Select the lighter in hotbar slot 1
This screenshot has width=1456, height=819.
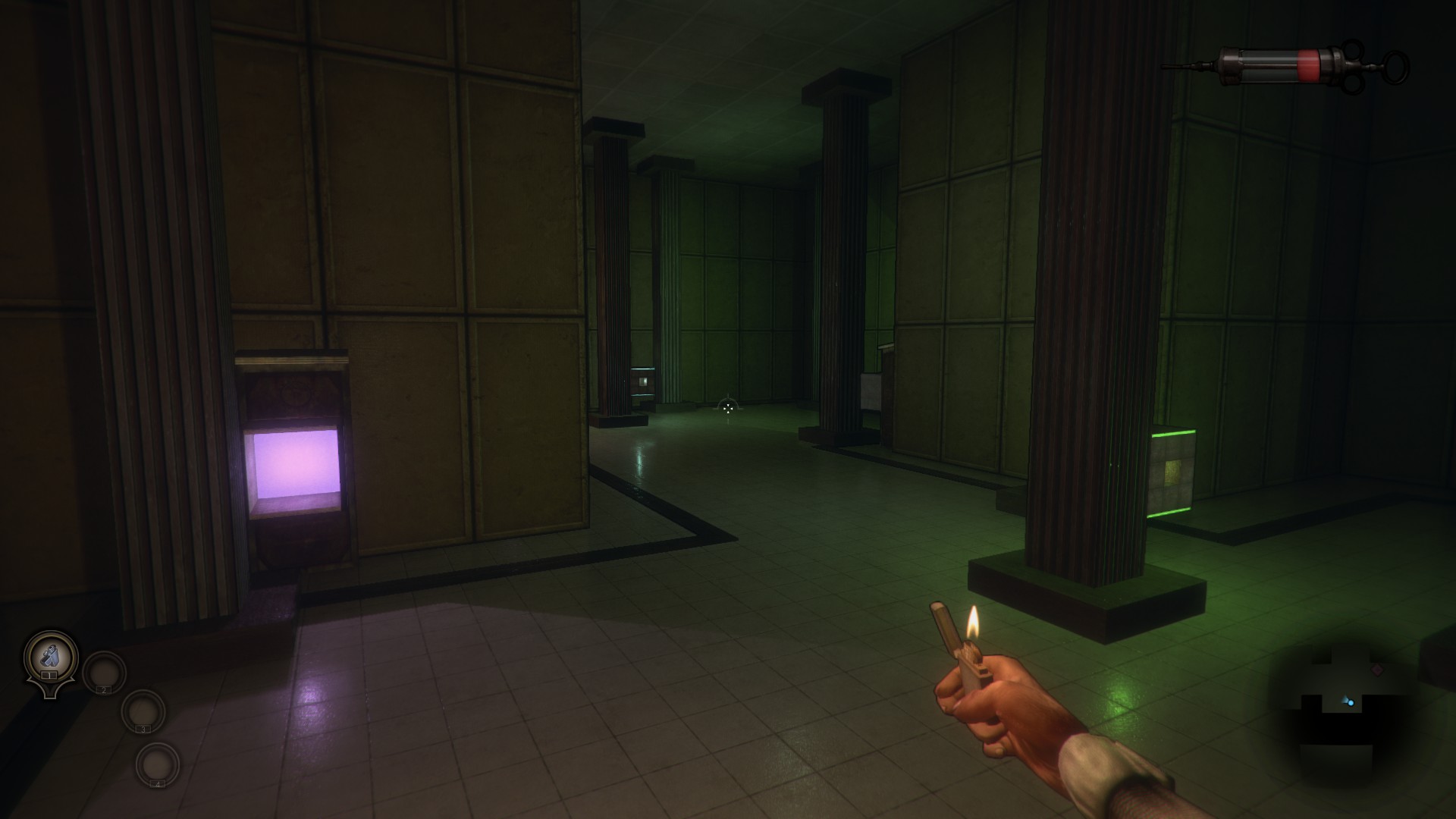tap(51, 657)
